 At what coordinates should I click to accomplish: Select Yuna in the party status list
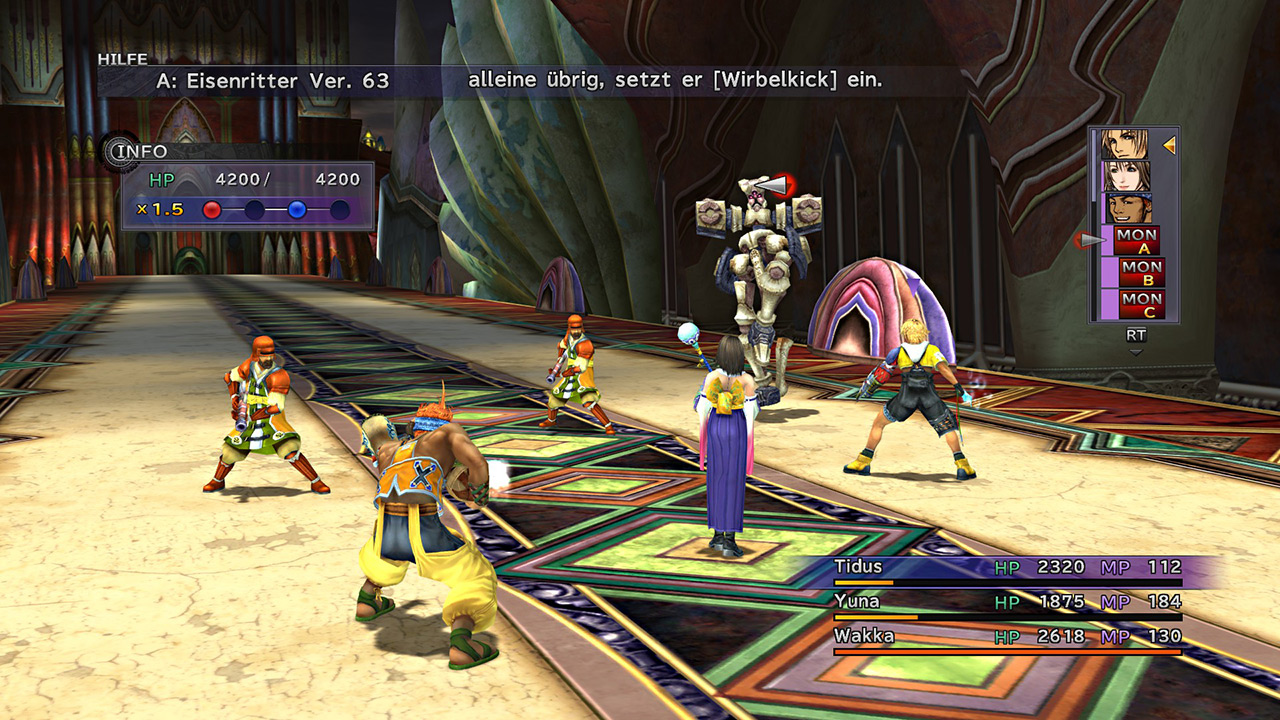point(856,601)
